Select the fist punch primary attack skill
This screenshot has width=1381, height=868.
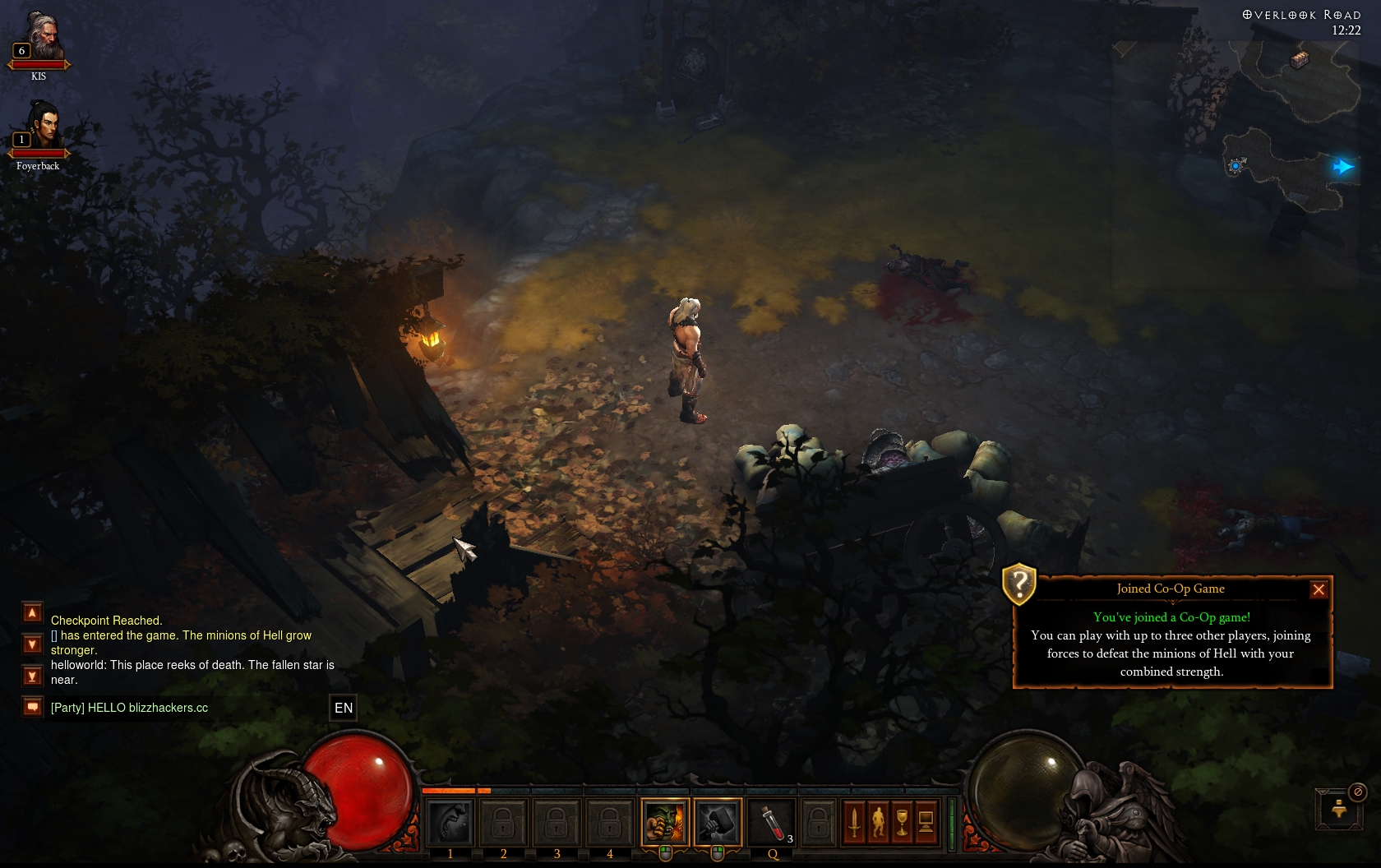(x=665, y=821)
